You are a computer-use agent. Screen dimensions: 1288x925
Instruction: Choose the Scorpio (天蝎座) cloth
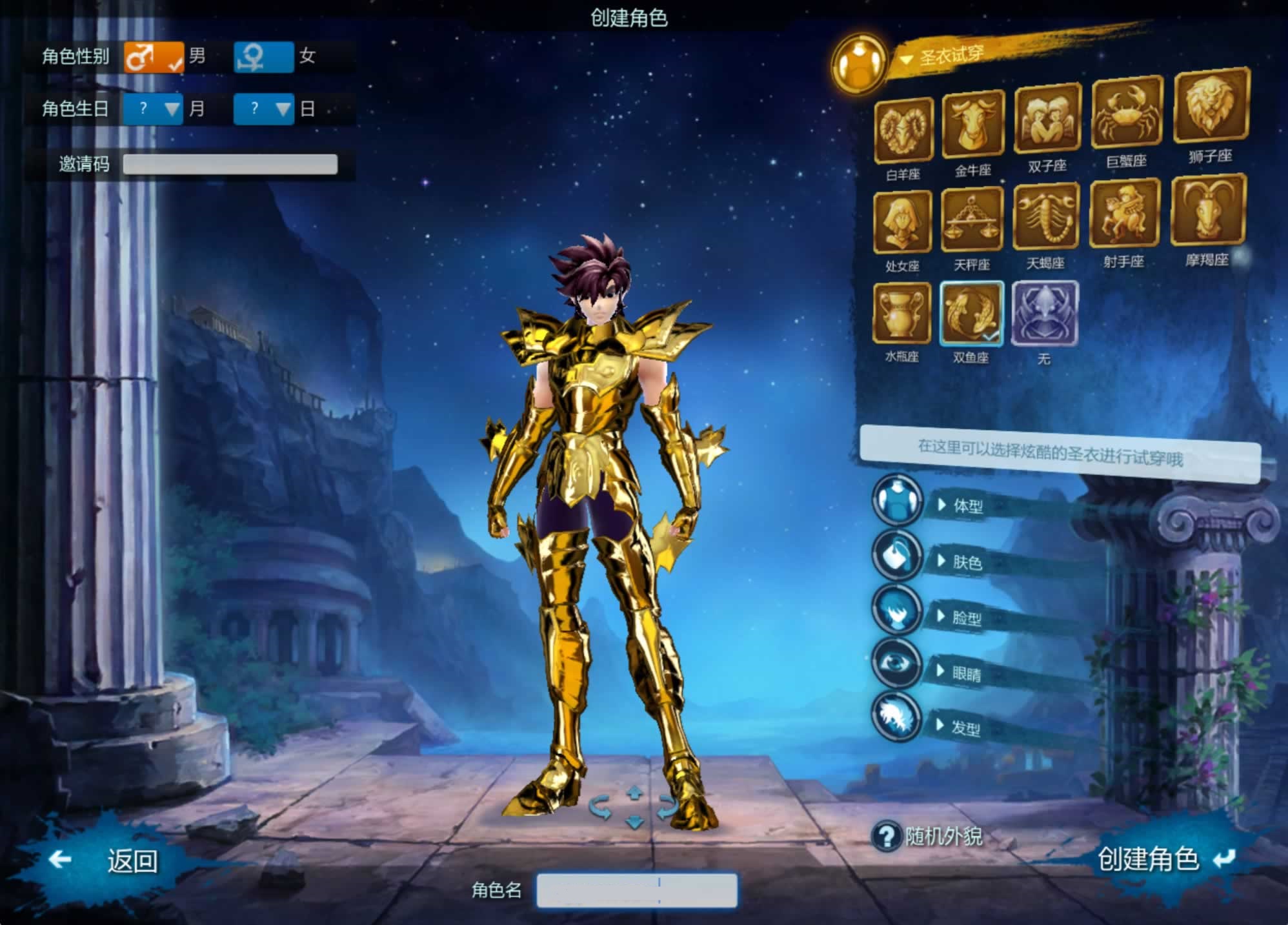[x=1045, y=217]
